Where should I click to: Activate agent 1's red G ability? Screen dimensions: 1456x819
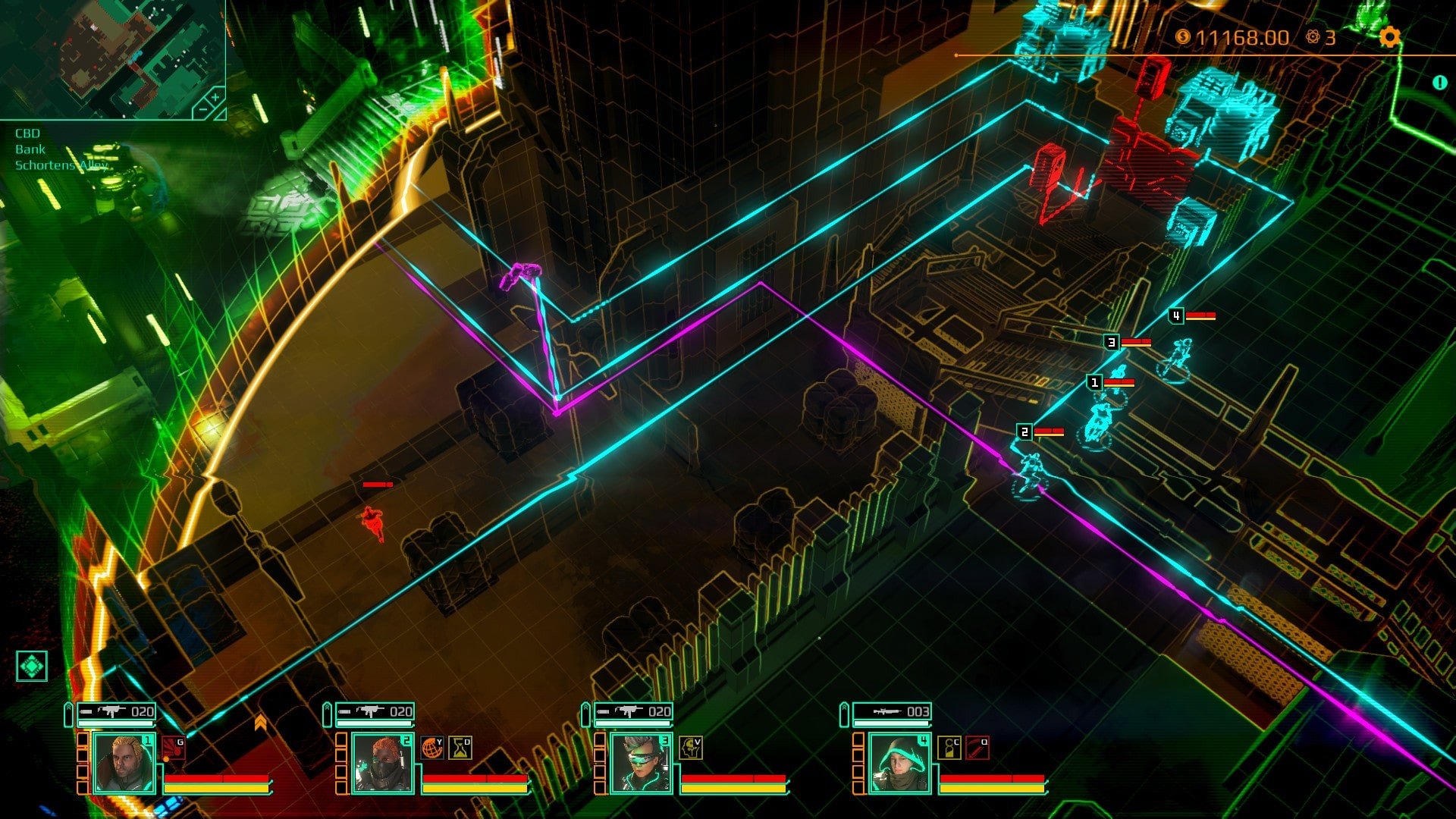(x=173, y=747)
